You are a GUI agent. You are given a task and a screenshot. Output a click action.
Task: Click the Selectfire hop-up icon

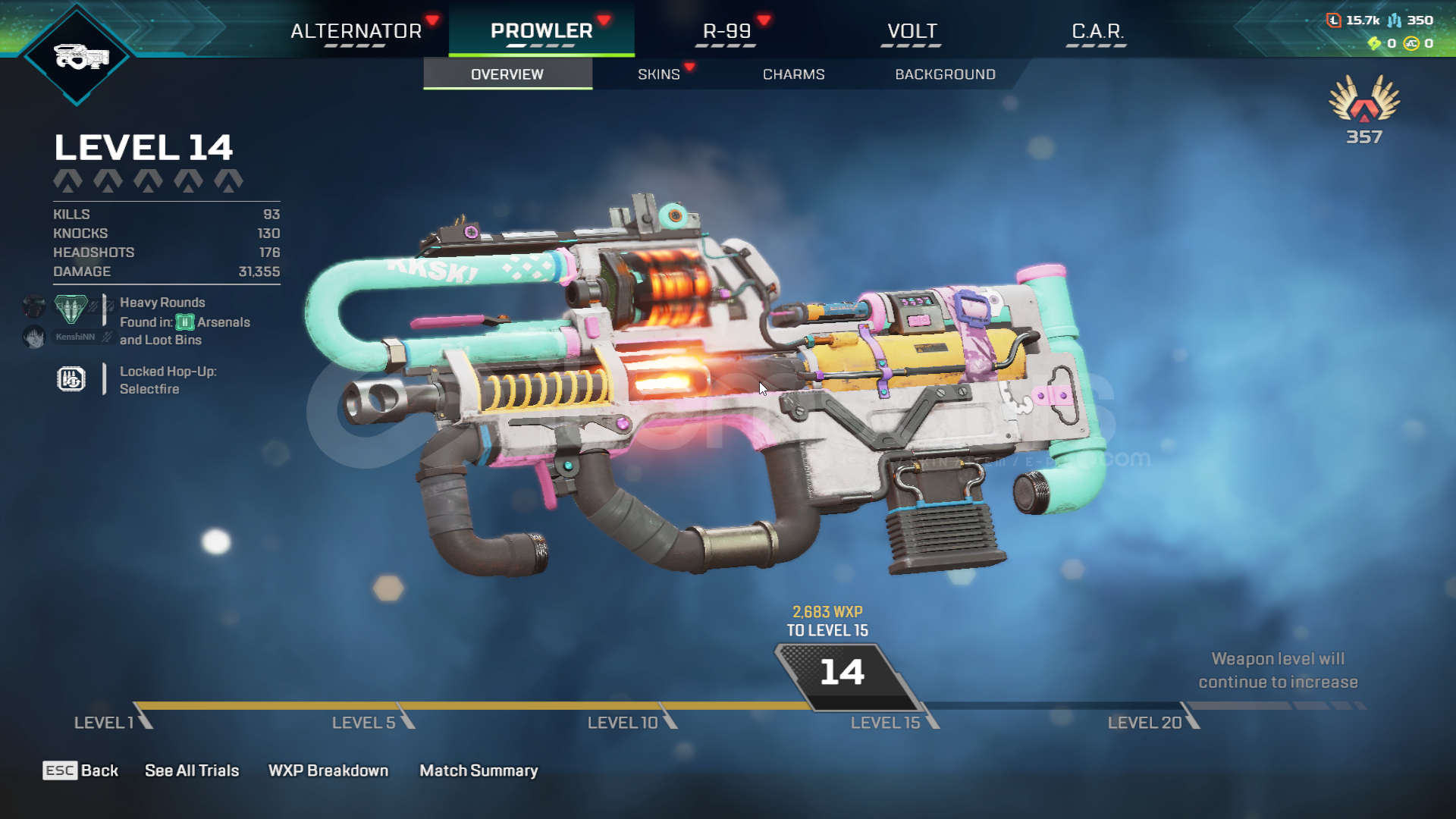(x=71, y=379)
